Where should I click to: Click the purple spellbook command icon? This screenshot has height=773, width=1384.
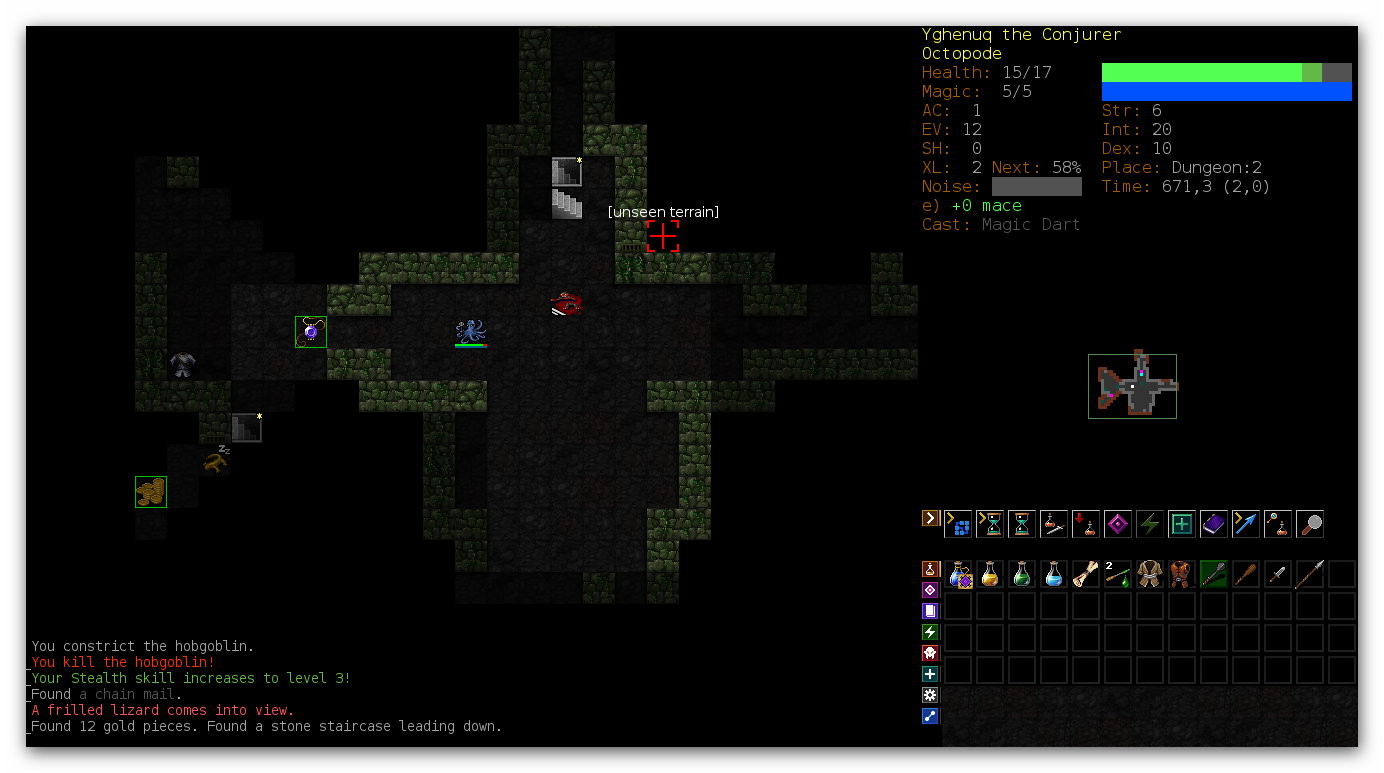[x=1214, y=523]
